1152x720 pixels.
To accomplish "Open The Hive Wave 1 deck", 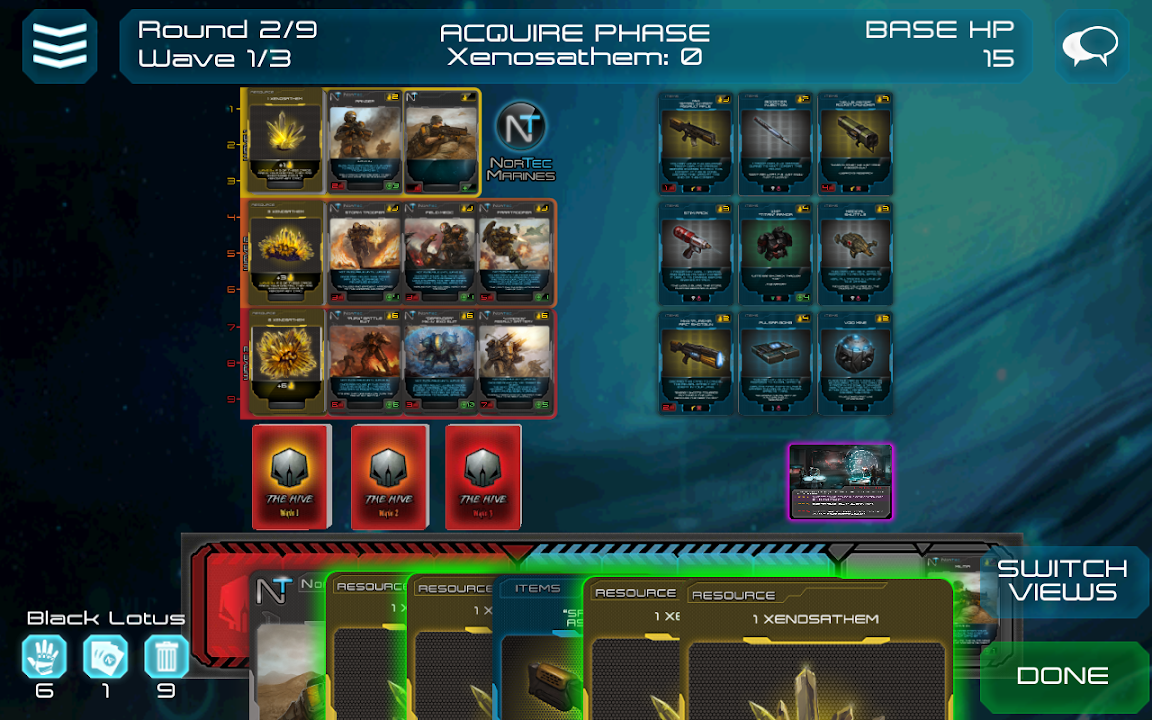I will (x=291, y=477).
